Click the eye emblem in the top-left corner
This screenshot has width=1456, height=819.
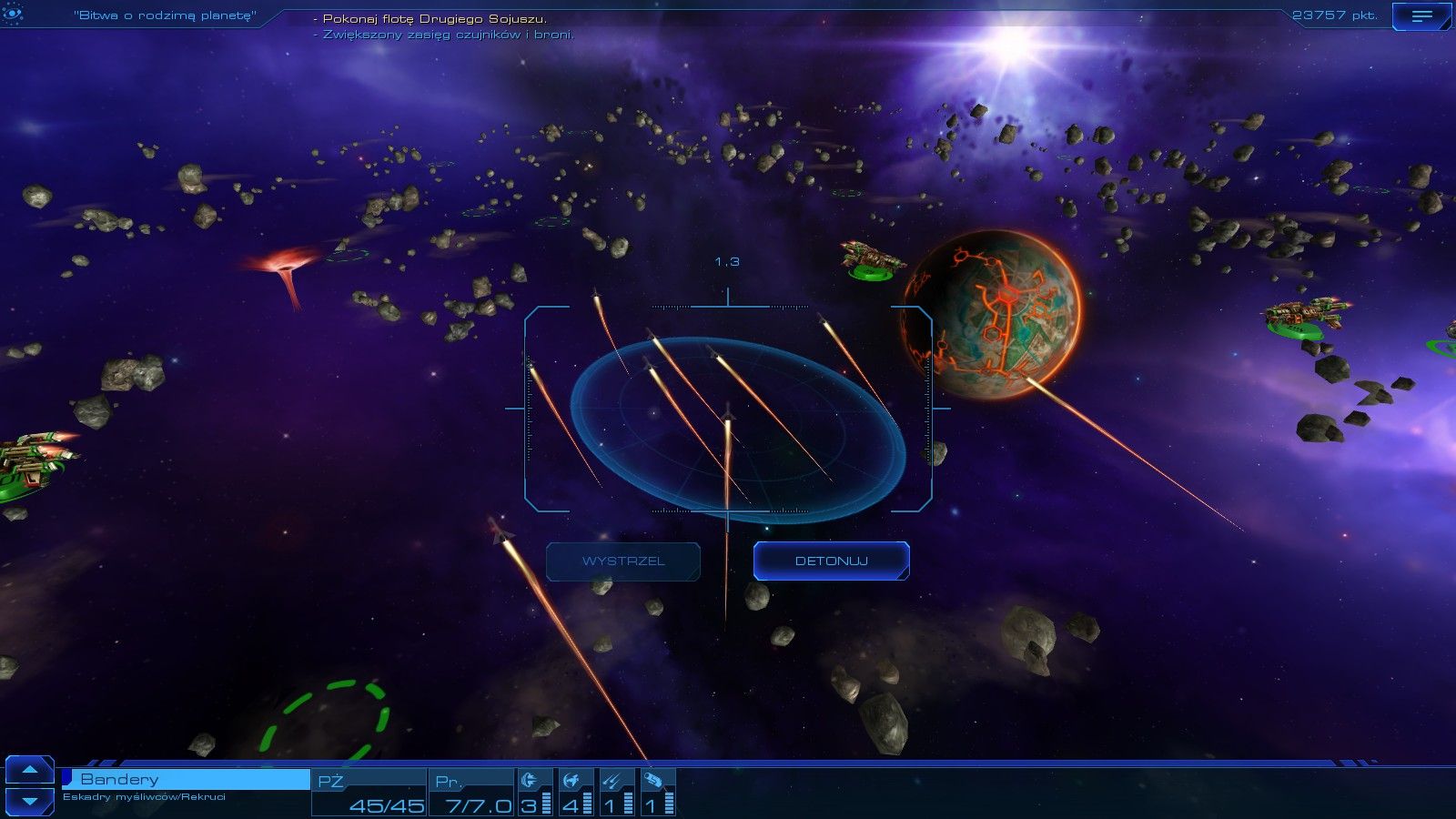[x=12, y=13]
